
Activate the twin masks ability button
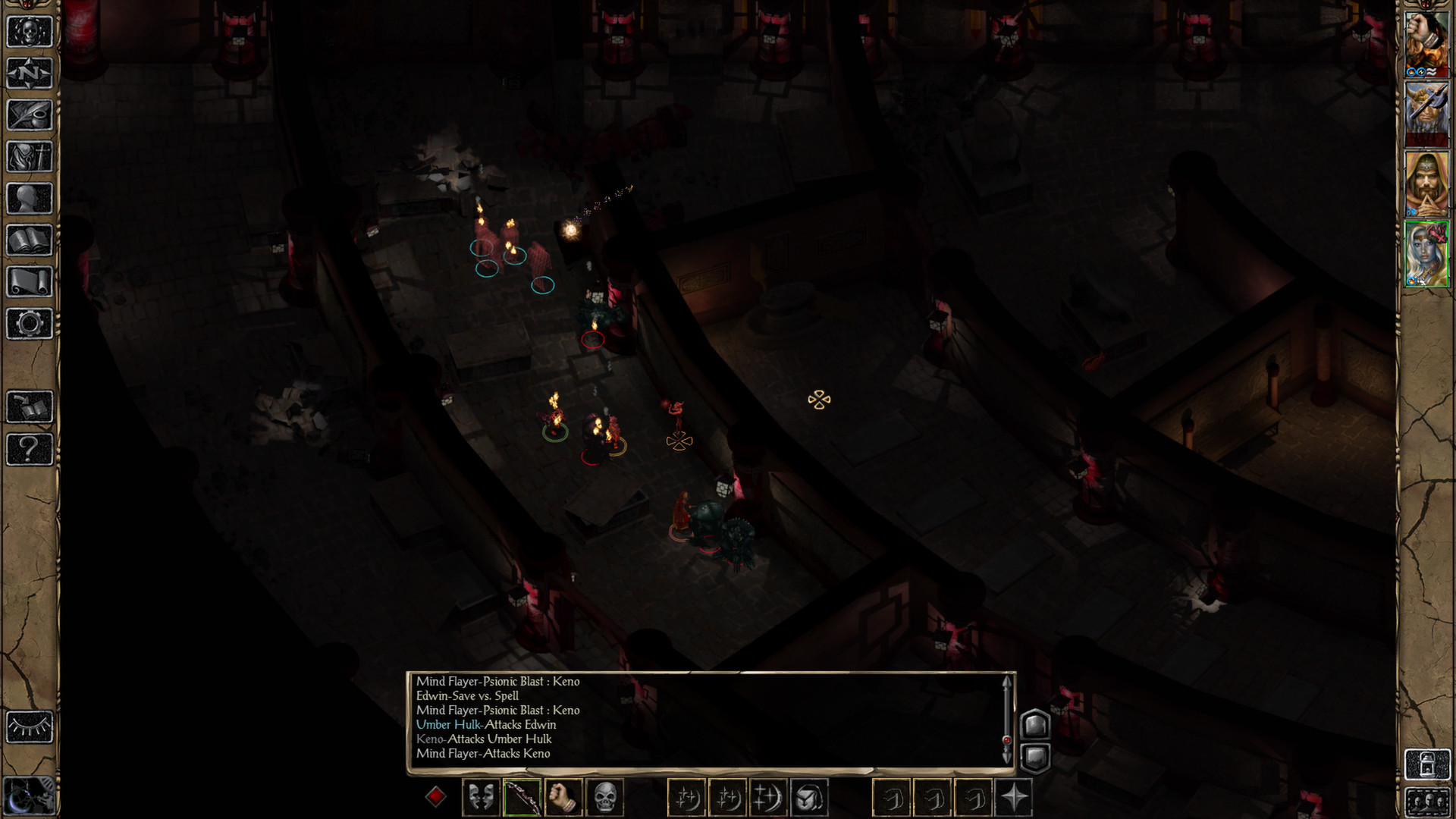481,798
